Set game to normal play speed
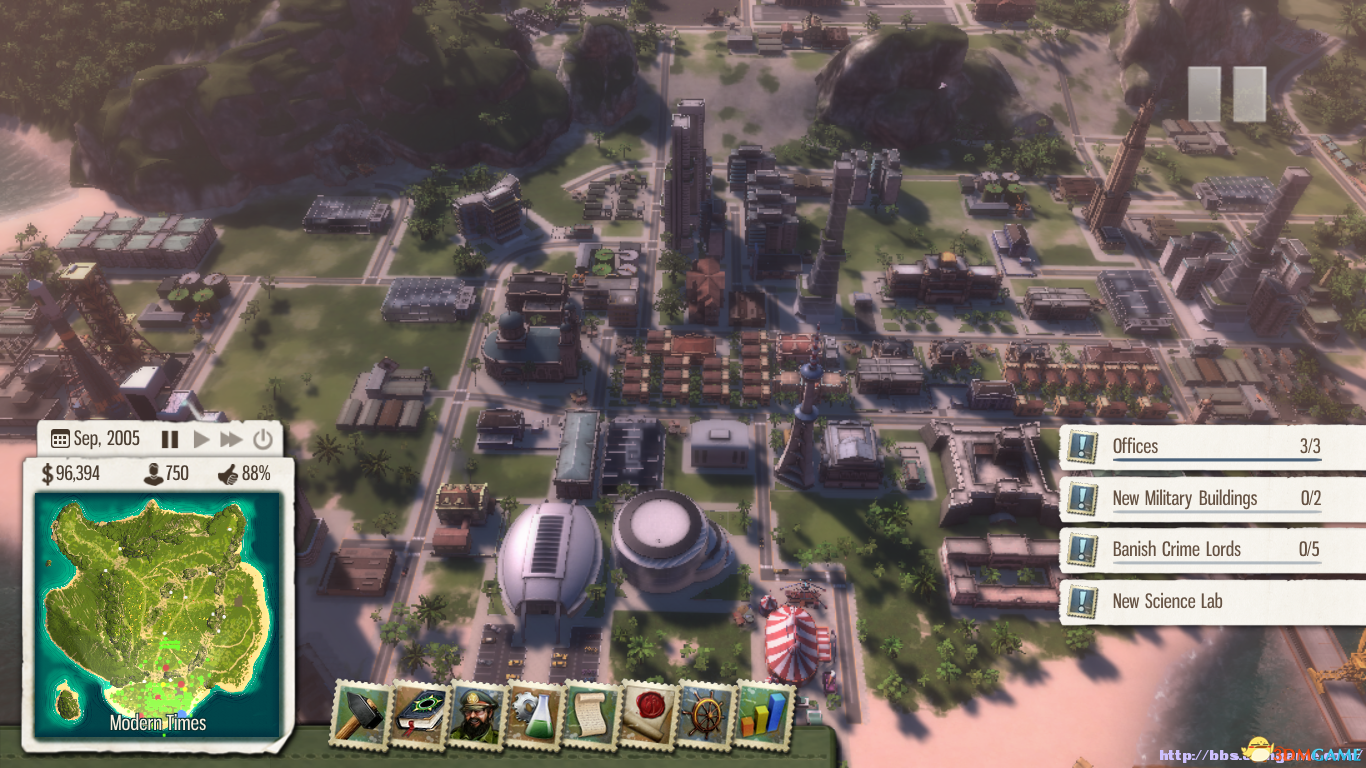The image size is (1366, 768). point(201,439)
